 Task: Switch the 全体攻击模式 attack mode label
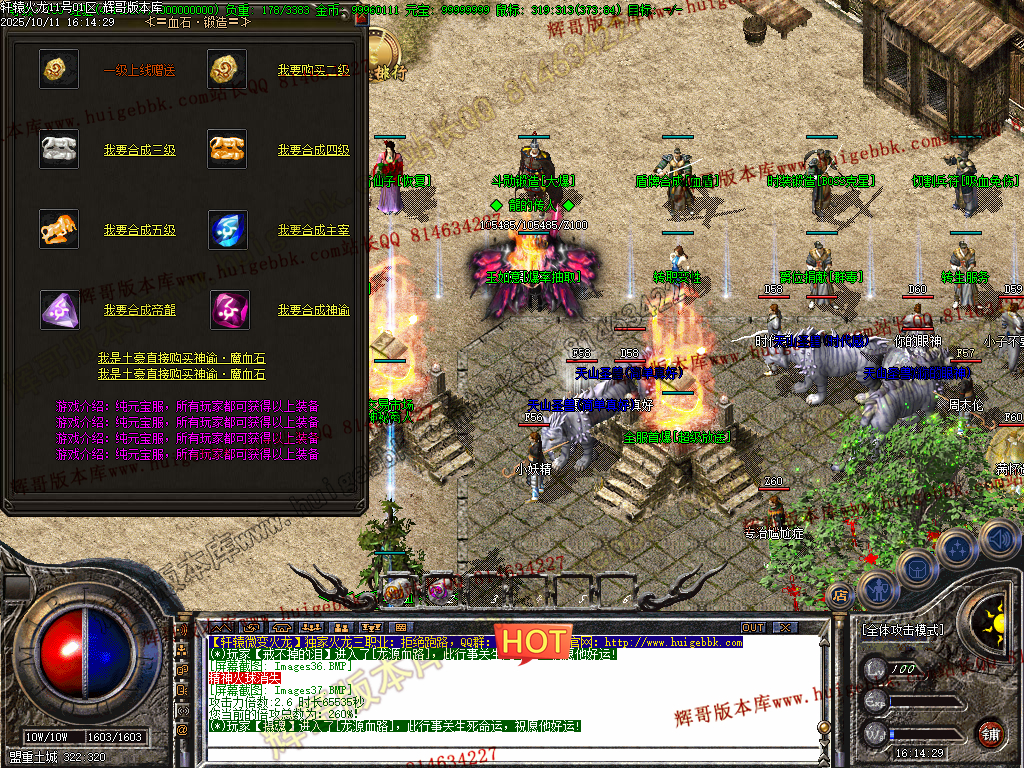click(902, 630)
